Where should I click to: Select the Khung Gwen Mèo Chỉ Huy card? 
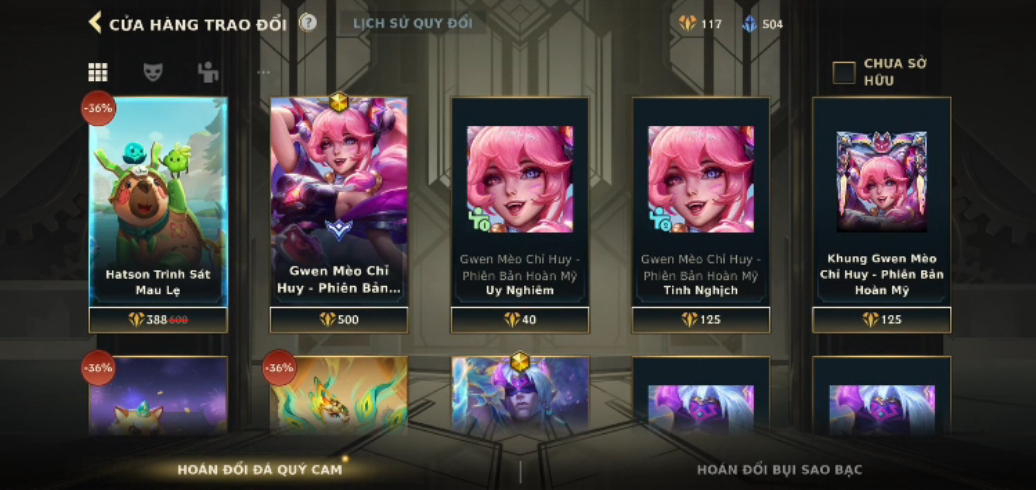pyautogui.click(x=882, y=200)
